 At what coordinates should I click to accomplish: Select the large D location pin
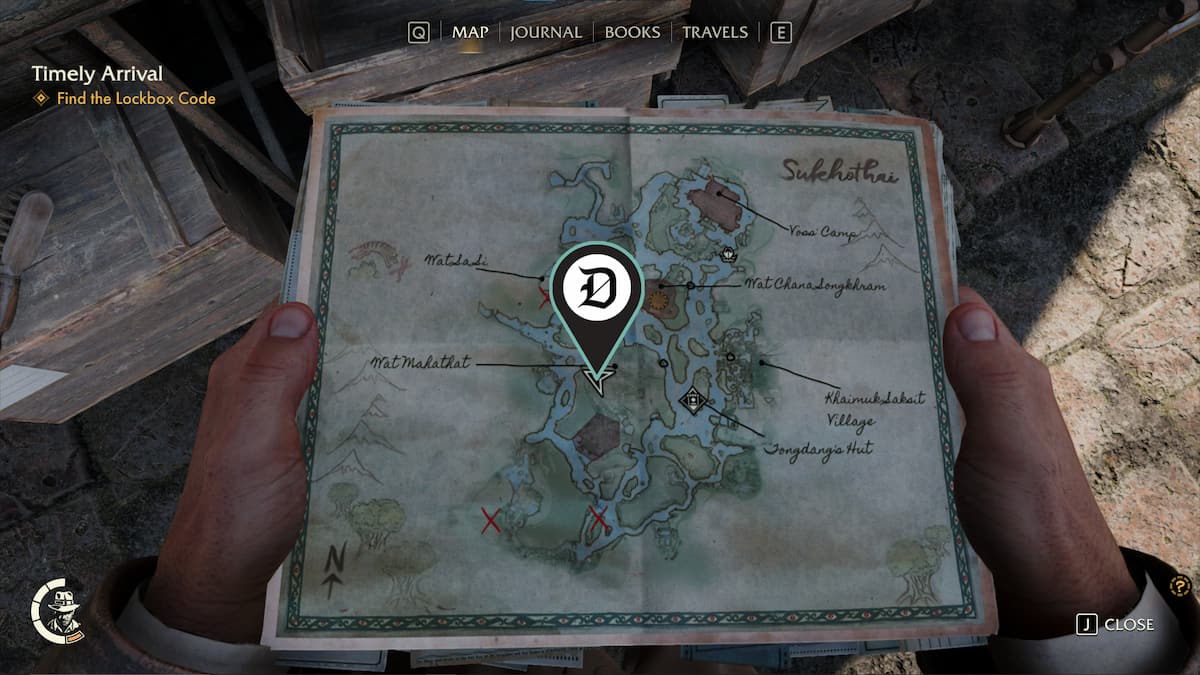[x=597, y=289]
